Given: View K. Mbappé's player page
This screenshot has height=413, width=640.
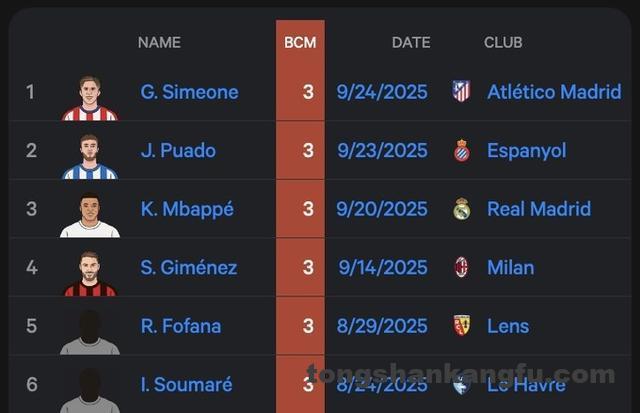Looking at the screenshot, I should tap(187, 209).
